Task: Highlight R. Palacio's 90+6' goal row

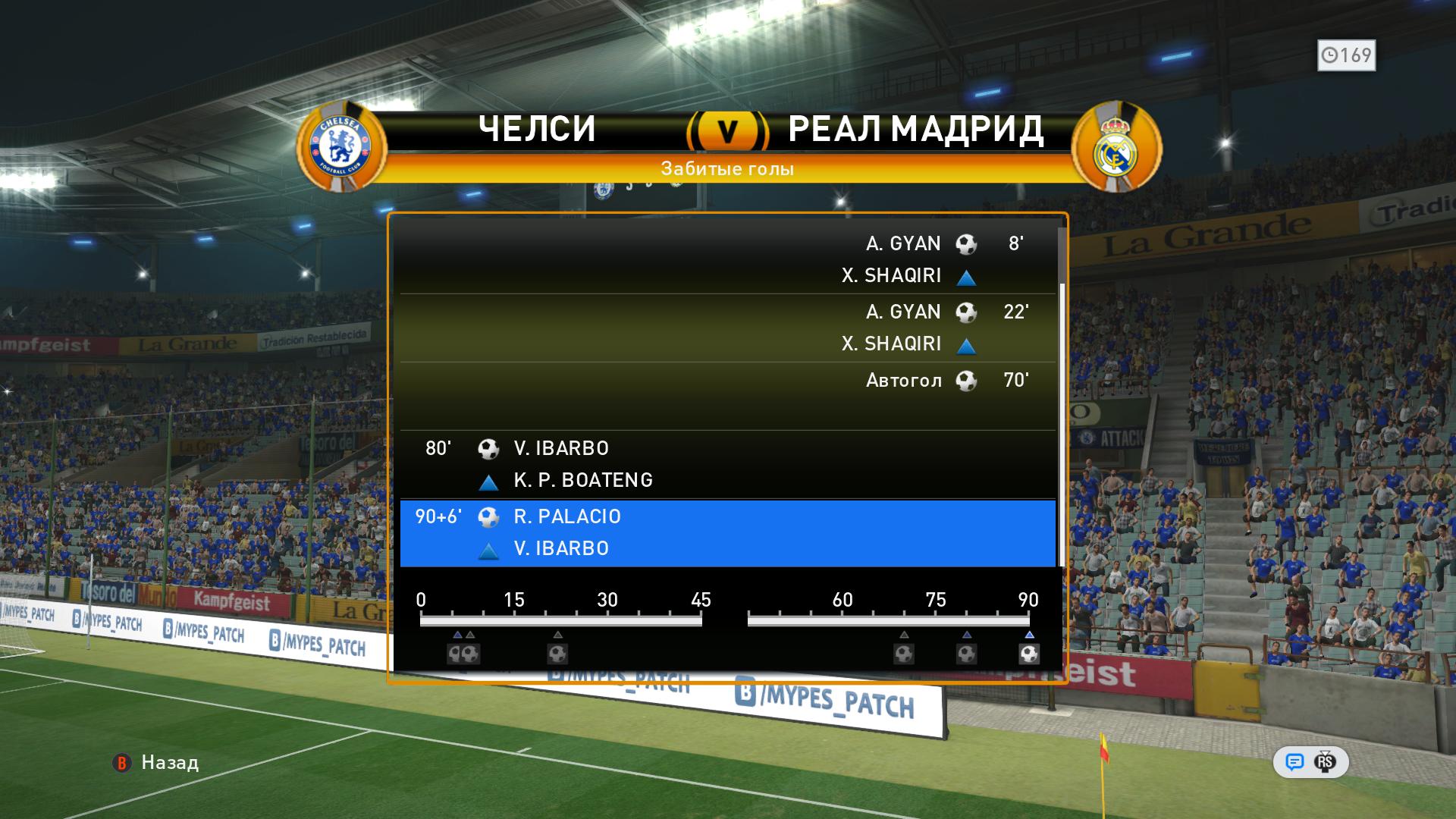Action: click(728, 532)
